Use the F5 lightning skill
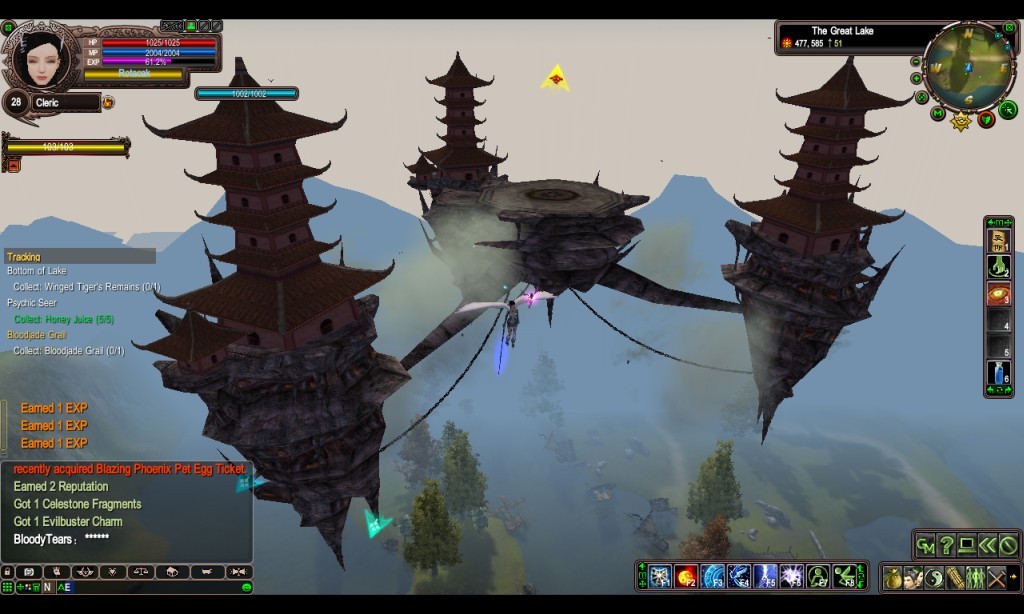Screen dimensions: 1024x614 765,576
